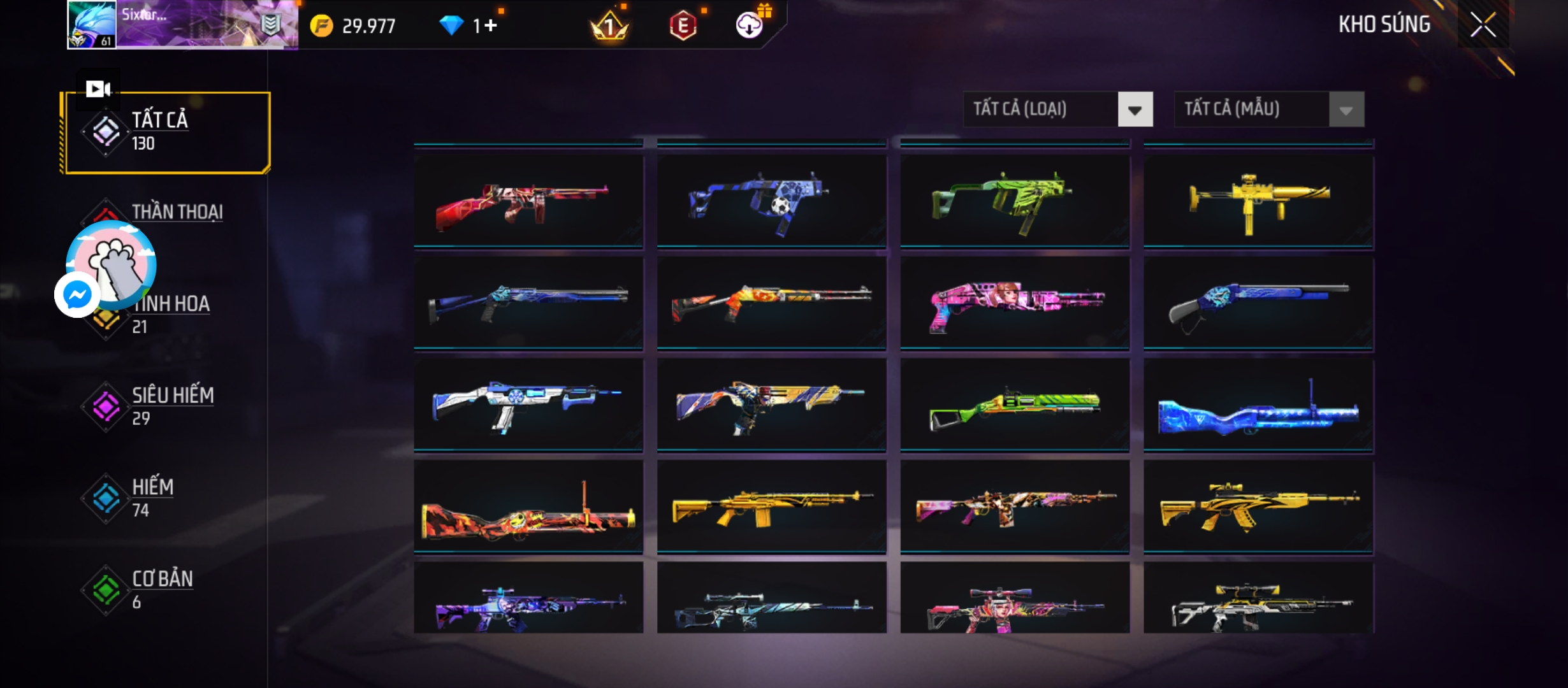This screenshot has height=688, width=1568.
Task: Select the pink anime girl shotgun skin
Action: point(1015,303)
